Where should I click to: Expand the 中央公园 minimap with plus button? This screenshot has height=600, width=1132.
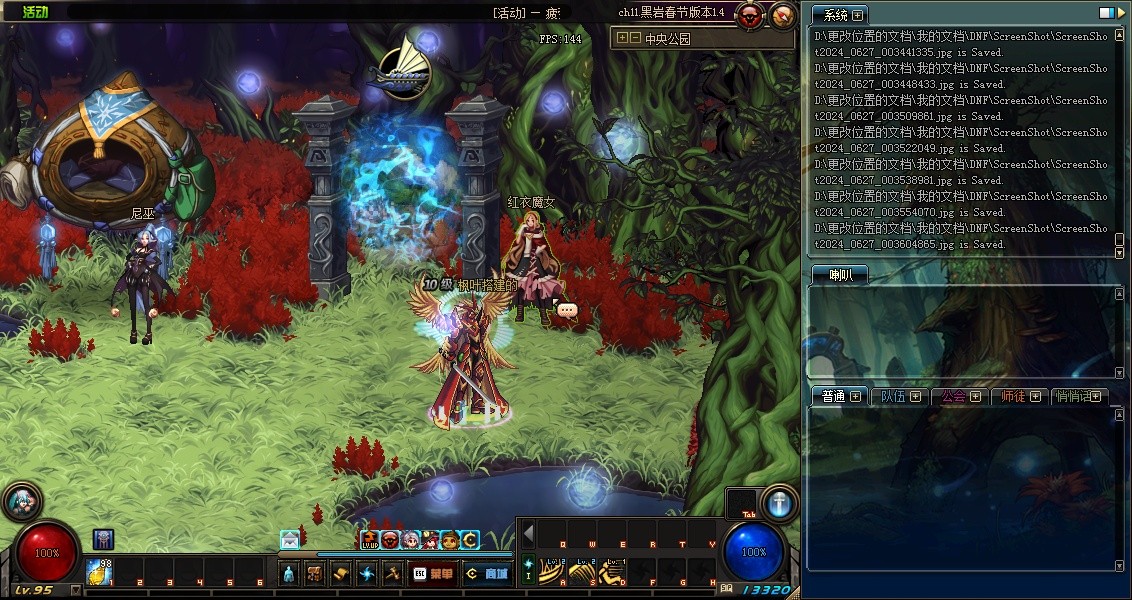point(622,38)
